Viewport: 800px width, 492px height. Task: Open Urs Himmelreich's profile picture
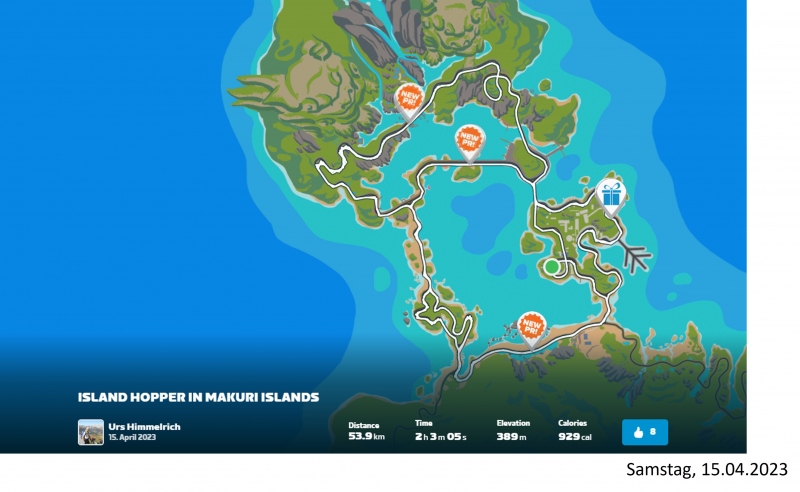(x=91, y=432)
